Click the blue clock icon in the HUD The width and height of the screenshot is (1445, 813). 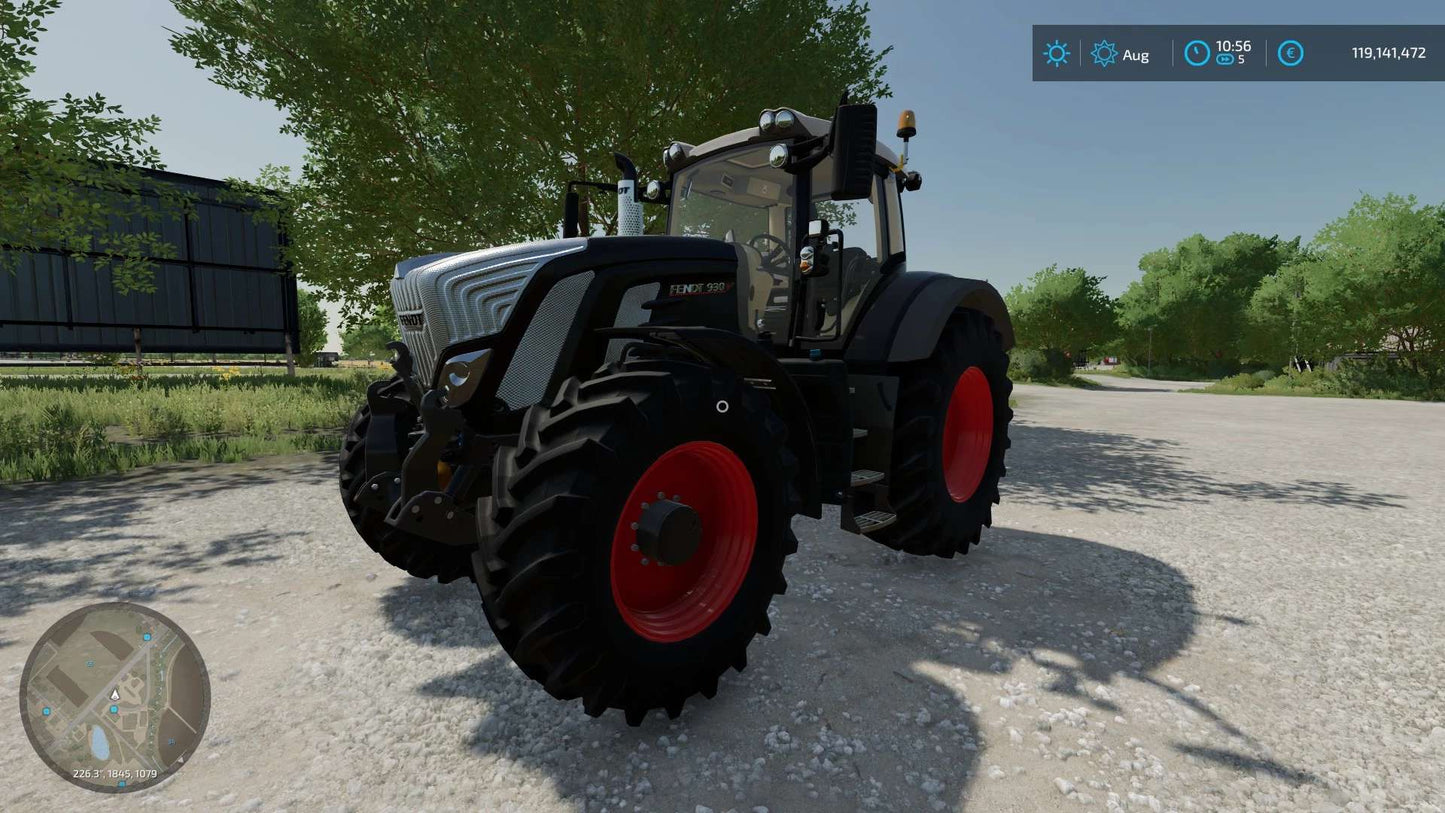[1197, 52]
